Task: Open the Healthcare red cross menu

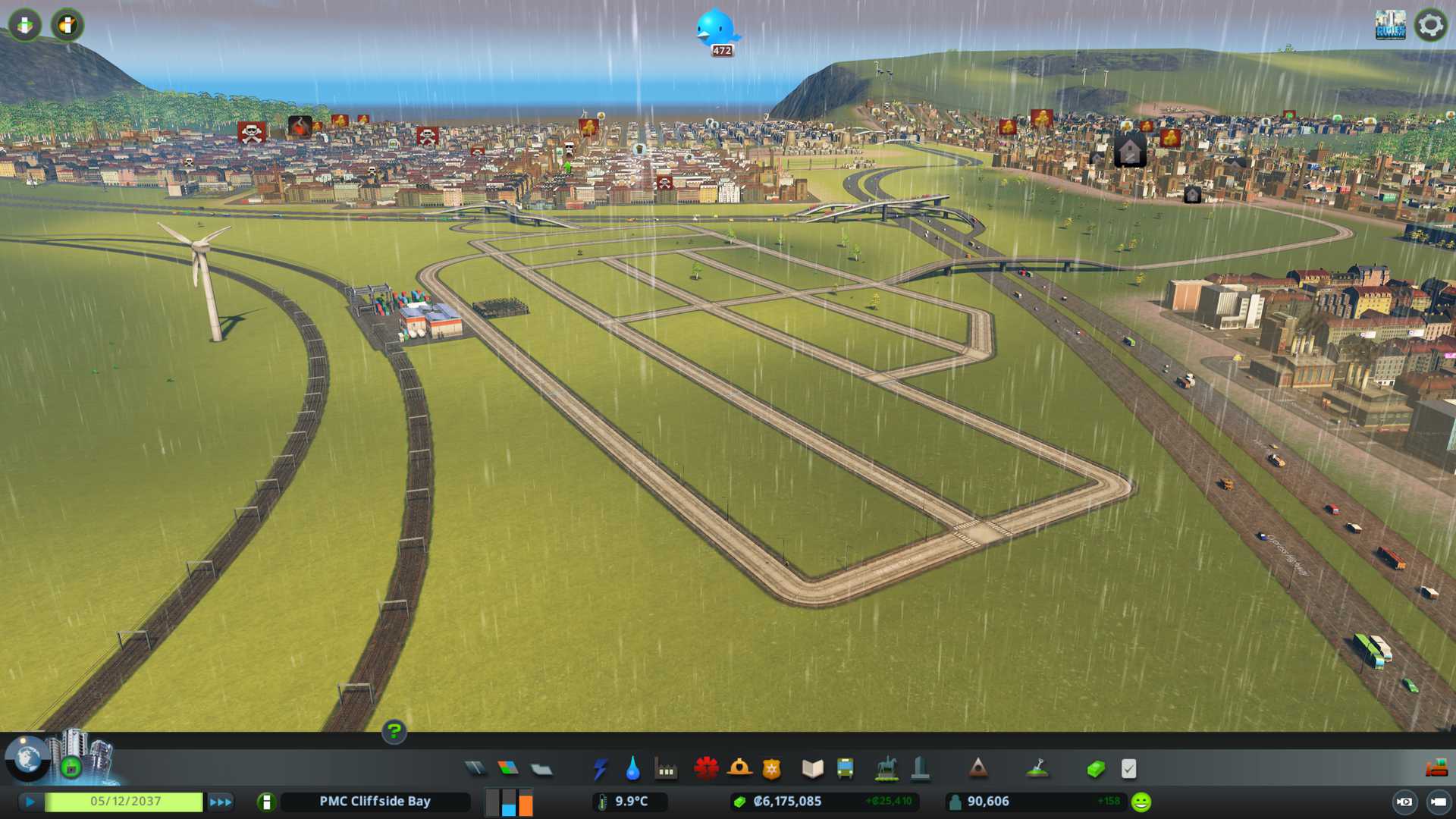Action: coord(706,769)
